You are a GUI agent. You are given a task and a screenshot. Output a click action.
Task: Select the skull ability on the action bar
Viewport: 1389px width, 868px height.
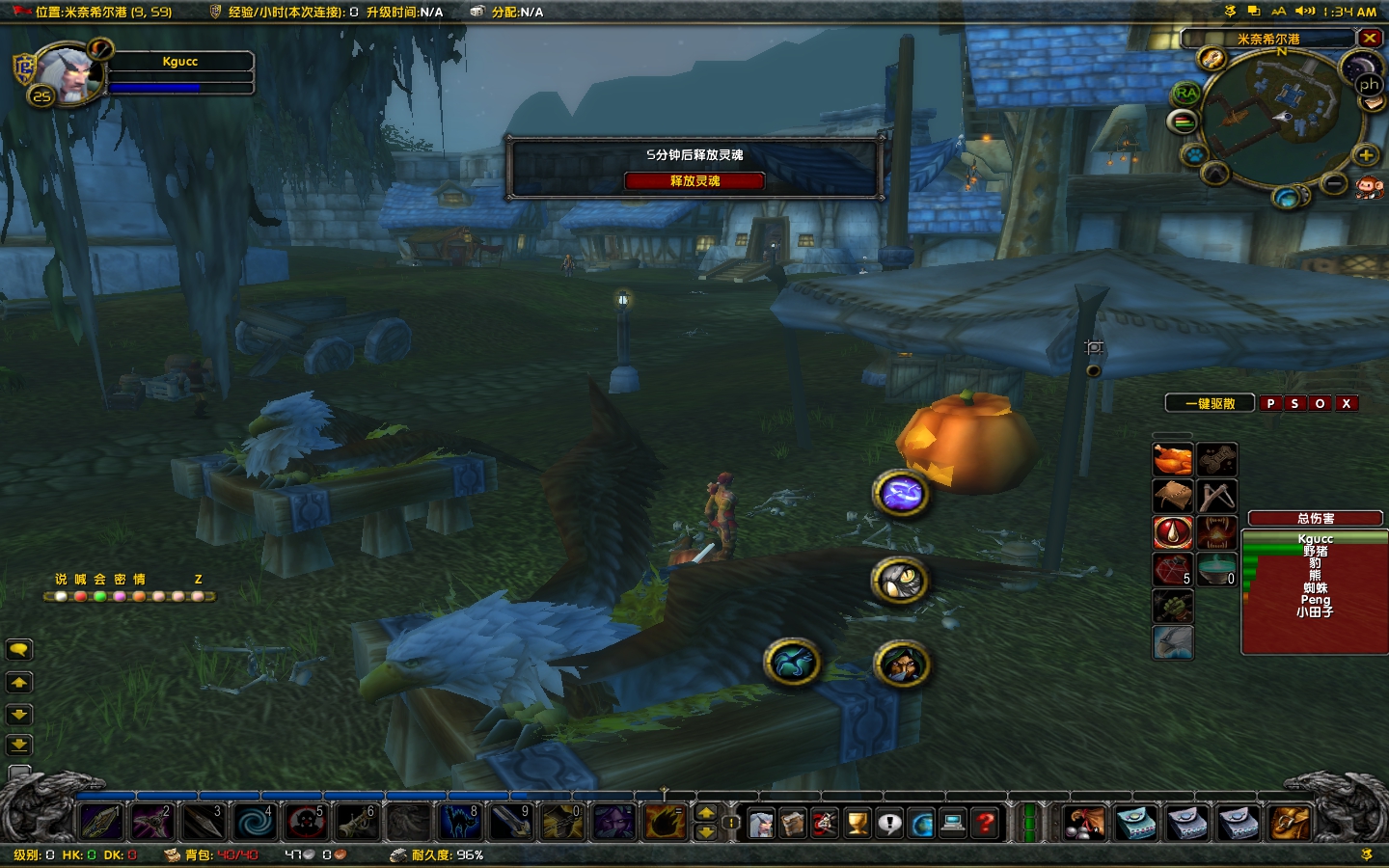pyautogui.click(x=306, y=822)
